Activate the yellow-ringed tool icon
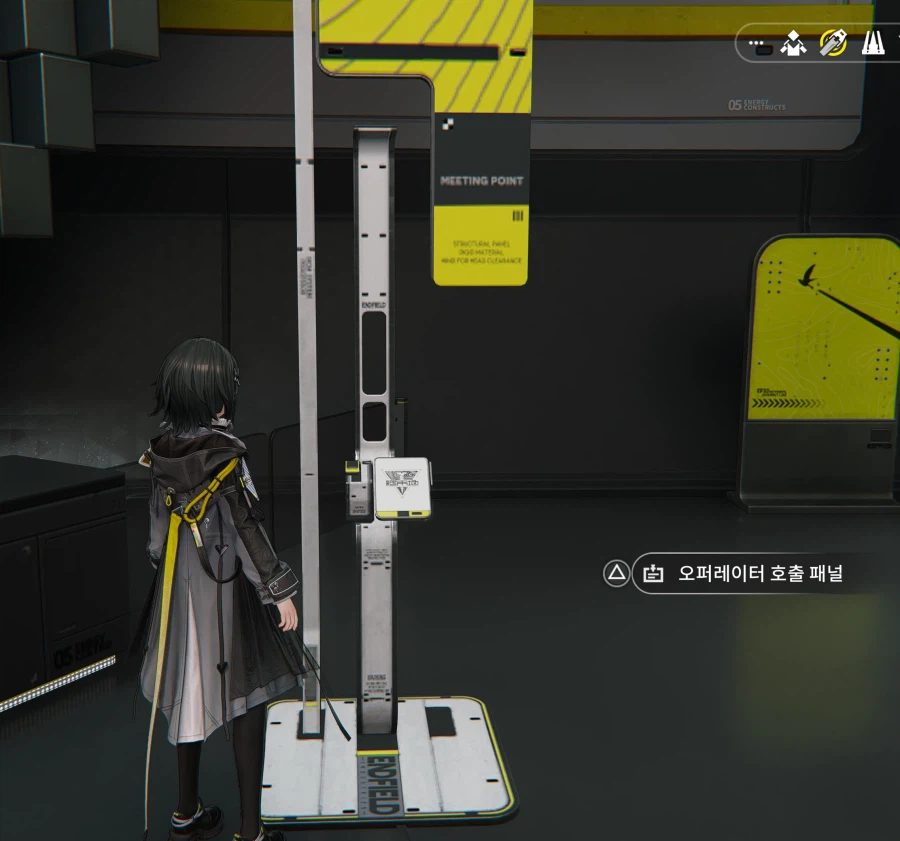This screenshot has height=841, width=900. 833,43
